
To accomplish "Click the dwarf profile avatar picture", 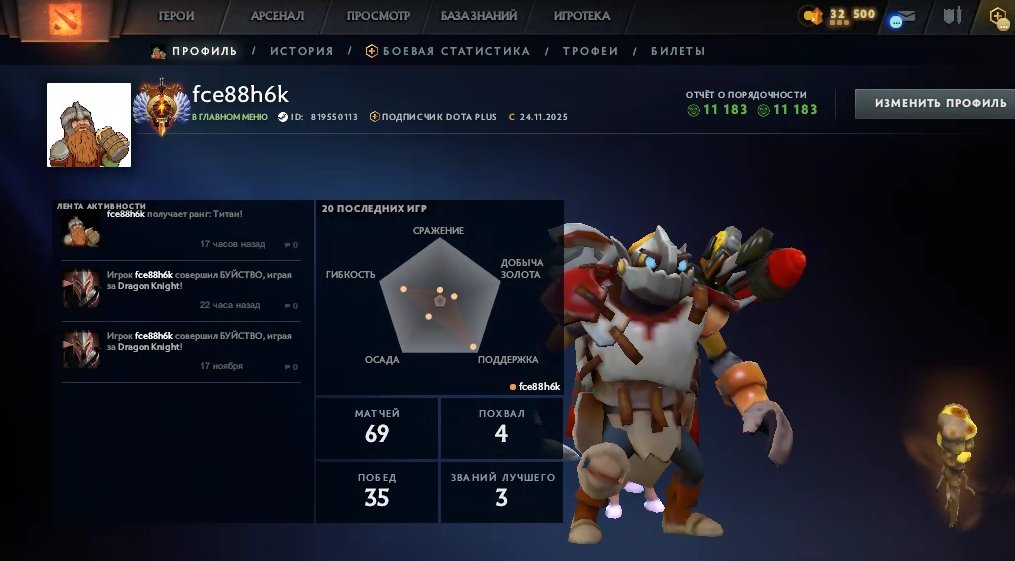I will tap(89, 124).
